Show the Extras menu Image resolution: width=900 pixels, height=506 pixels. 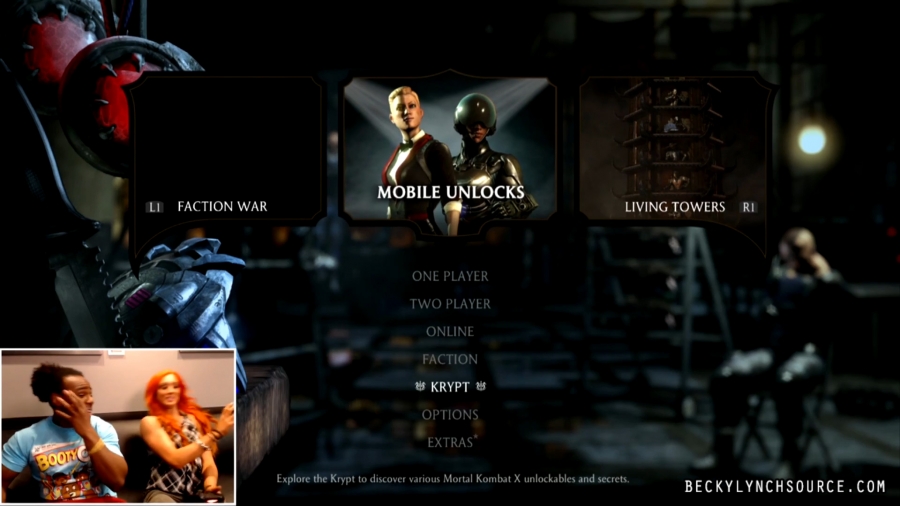(x=450, y=442)
